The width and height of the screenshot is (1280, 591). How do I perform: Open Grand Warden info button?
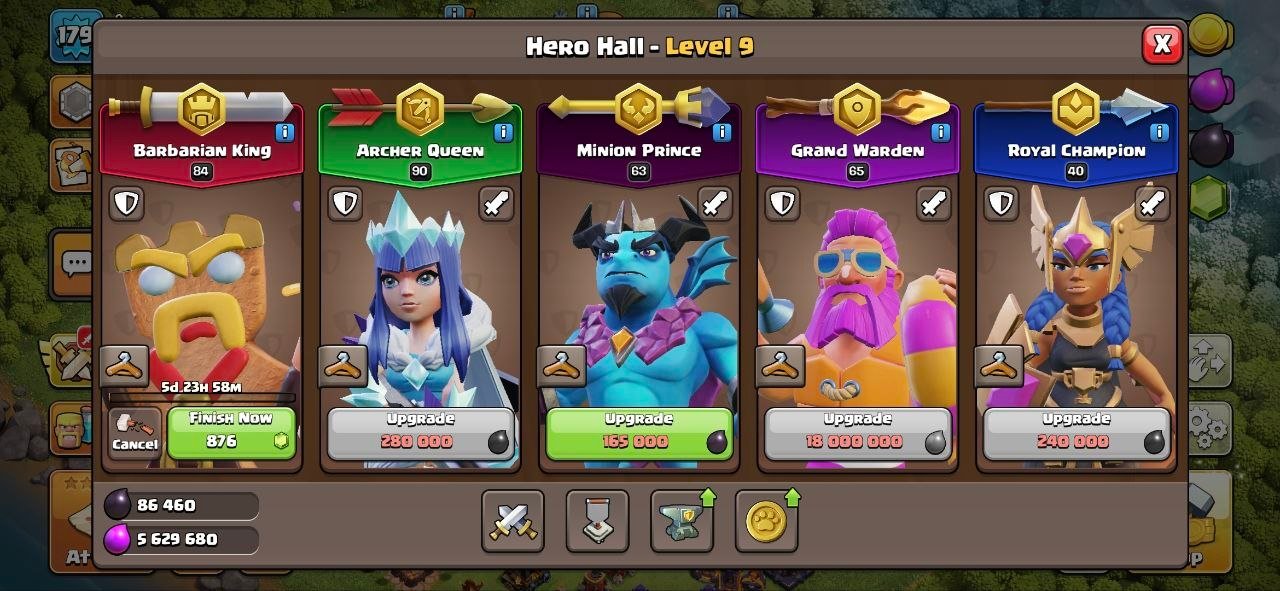[x=940, y=132]
